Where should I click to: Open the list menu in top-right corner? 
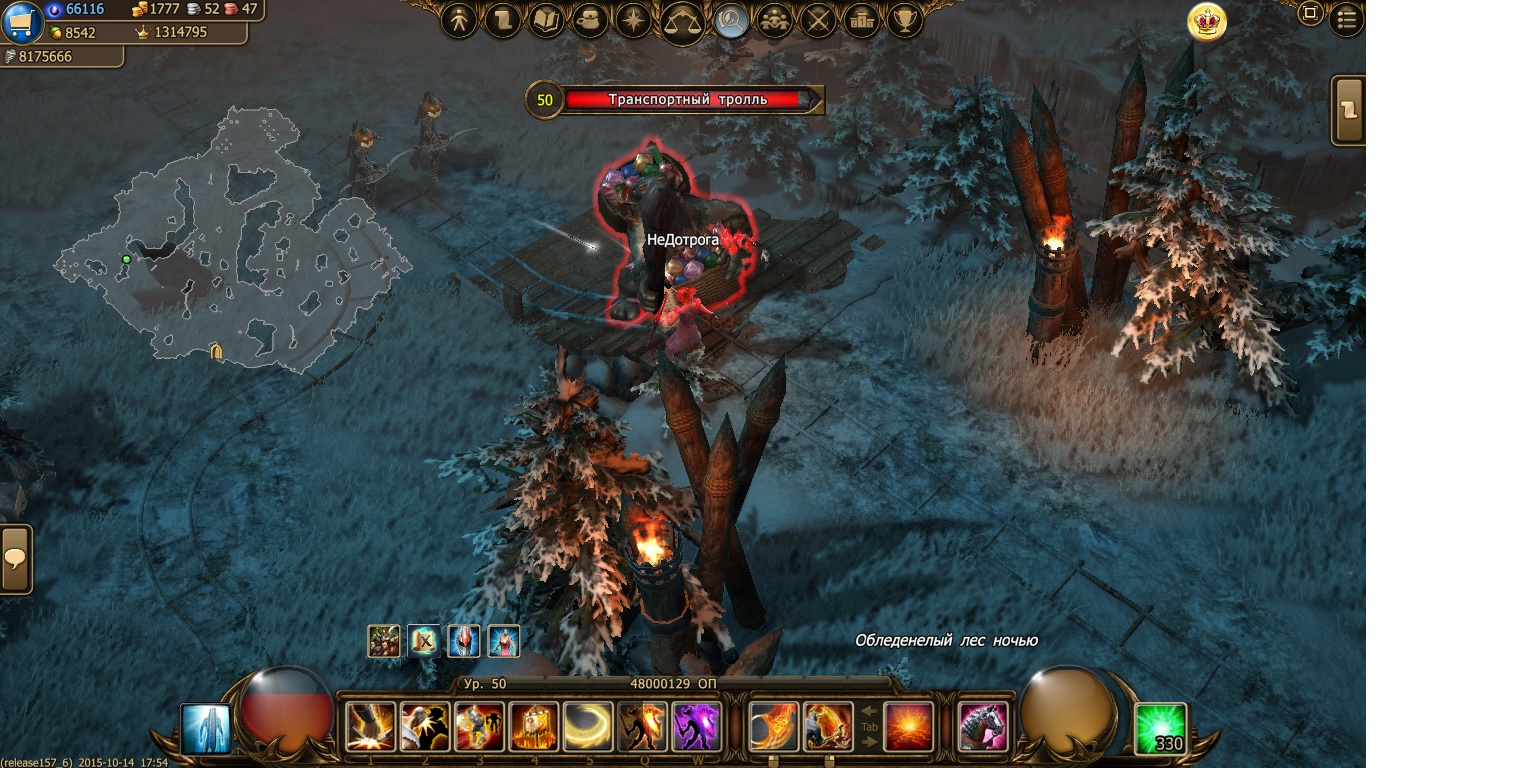(1347, 18)
